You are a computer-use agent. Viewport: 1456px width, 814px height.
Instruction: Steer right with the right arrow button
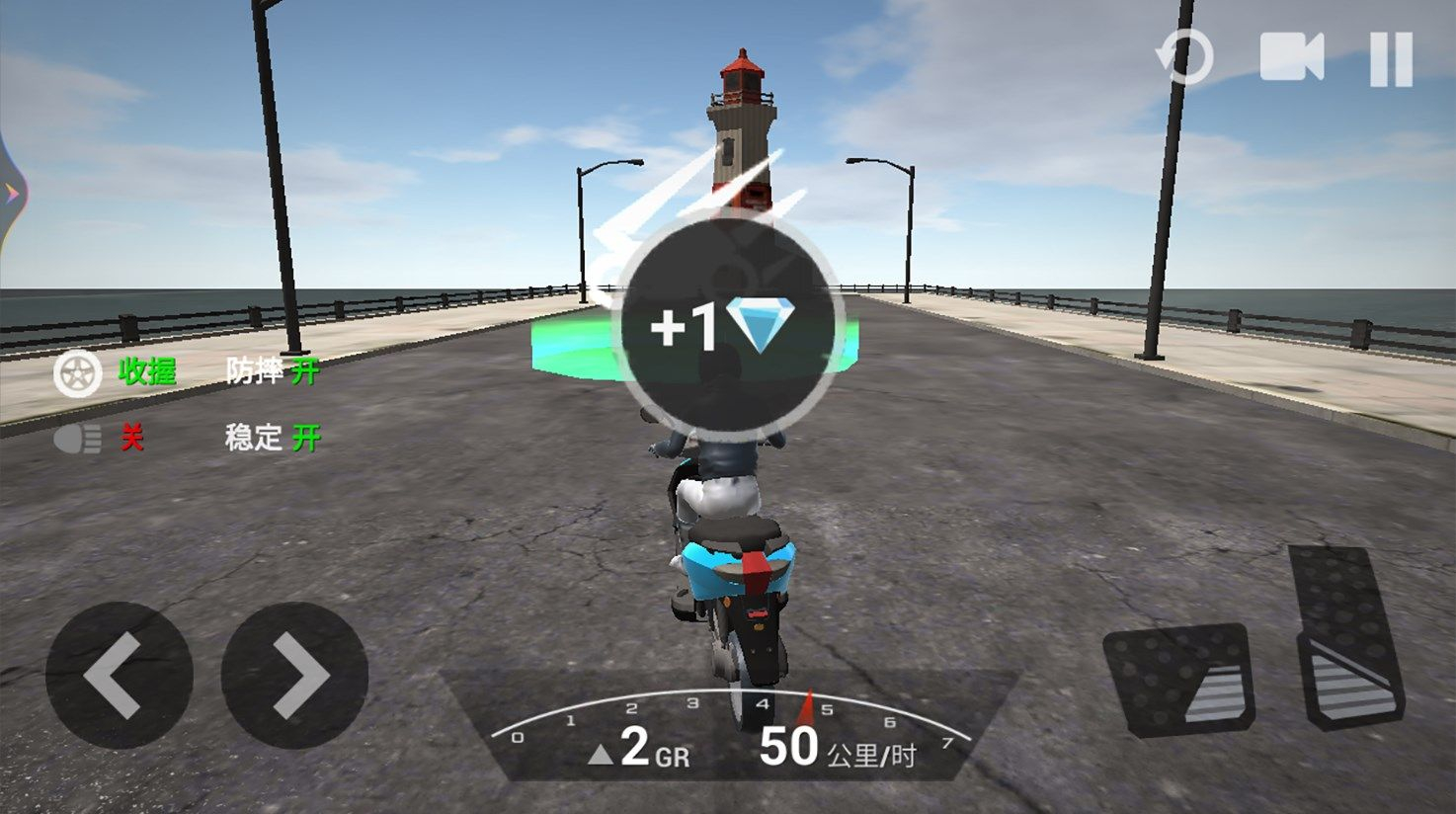(x=295, y=675)
